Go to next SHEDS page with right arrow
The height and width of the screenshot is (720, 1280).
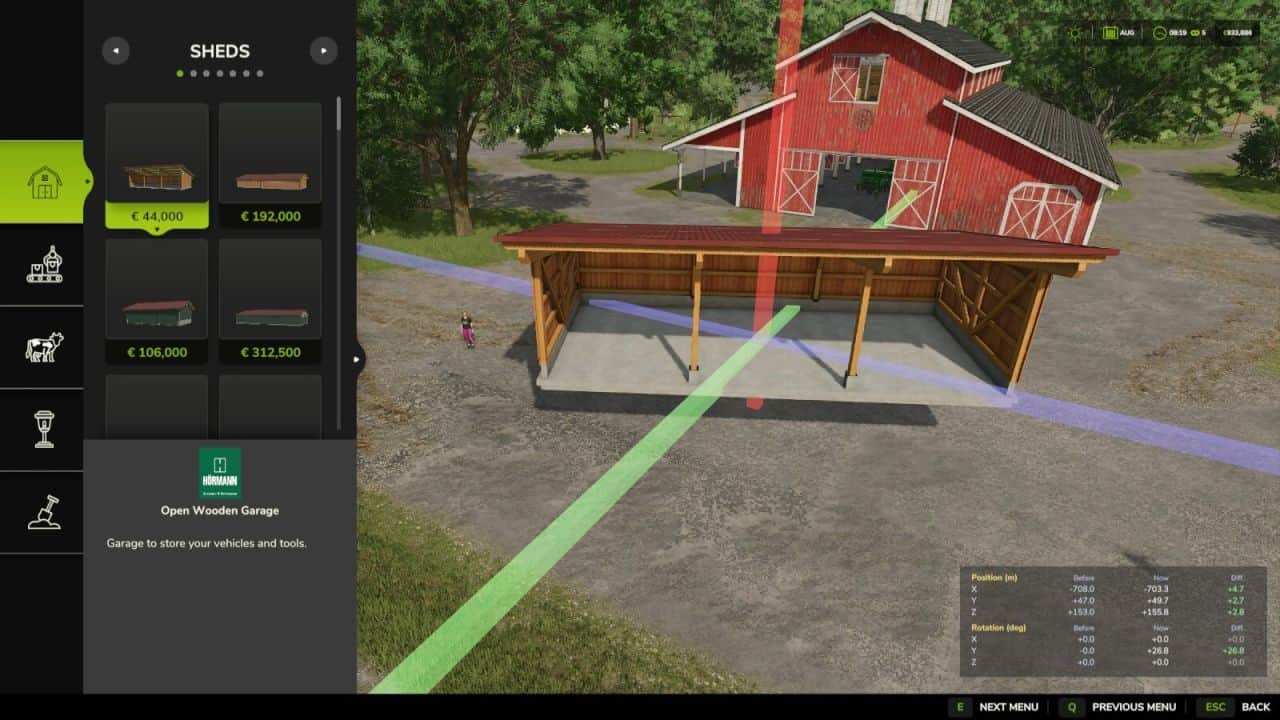[x=323, y=50]
